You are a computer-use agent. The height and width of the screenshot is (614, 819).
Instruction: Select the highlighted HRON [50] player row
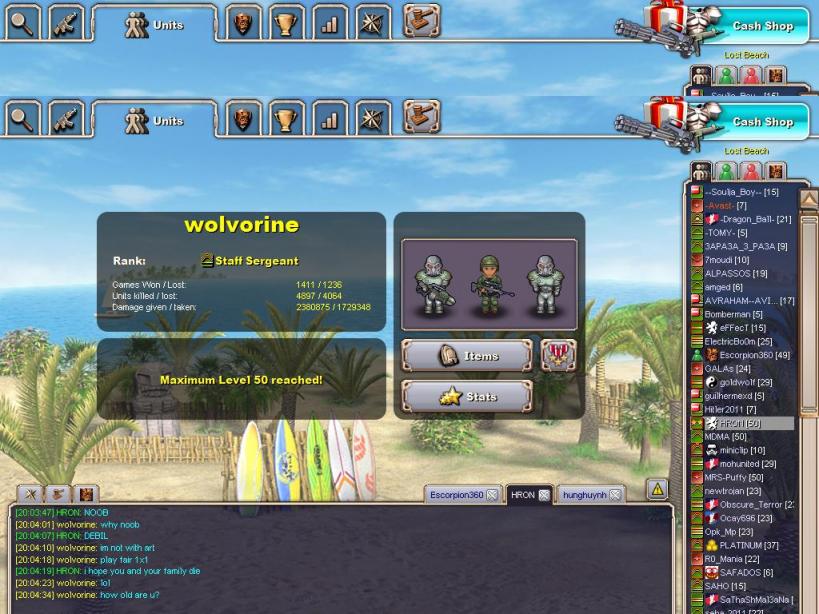coord(739,423)
